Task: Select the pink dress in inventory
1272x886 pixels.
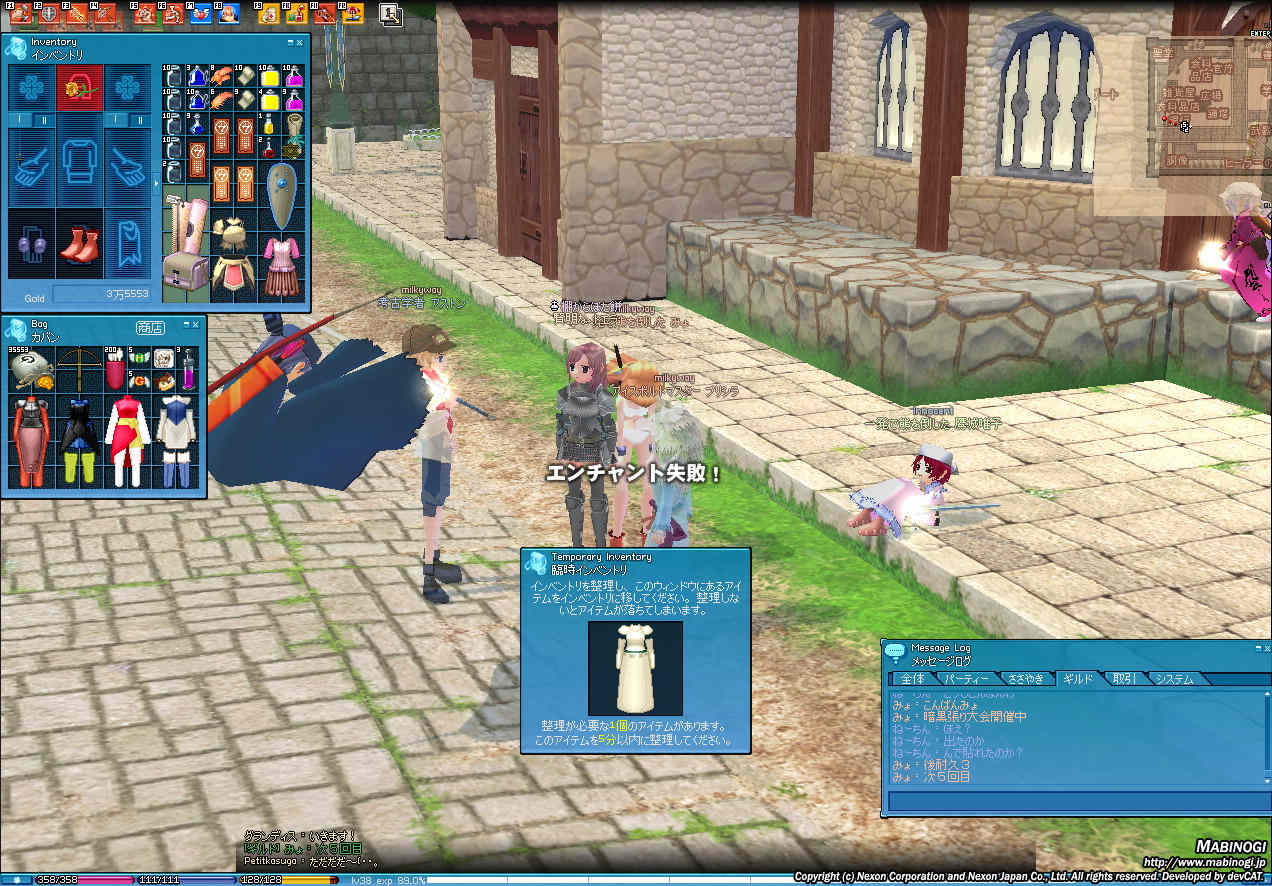Action: tap(281, 264)
